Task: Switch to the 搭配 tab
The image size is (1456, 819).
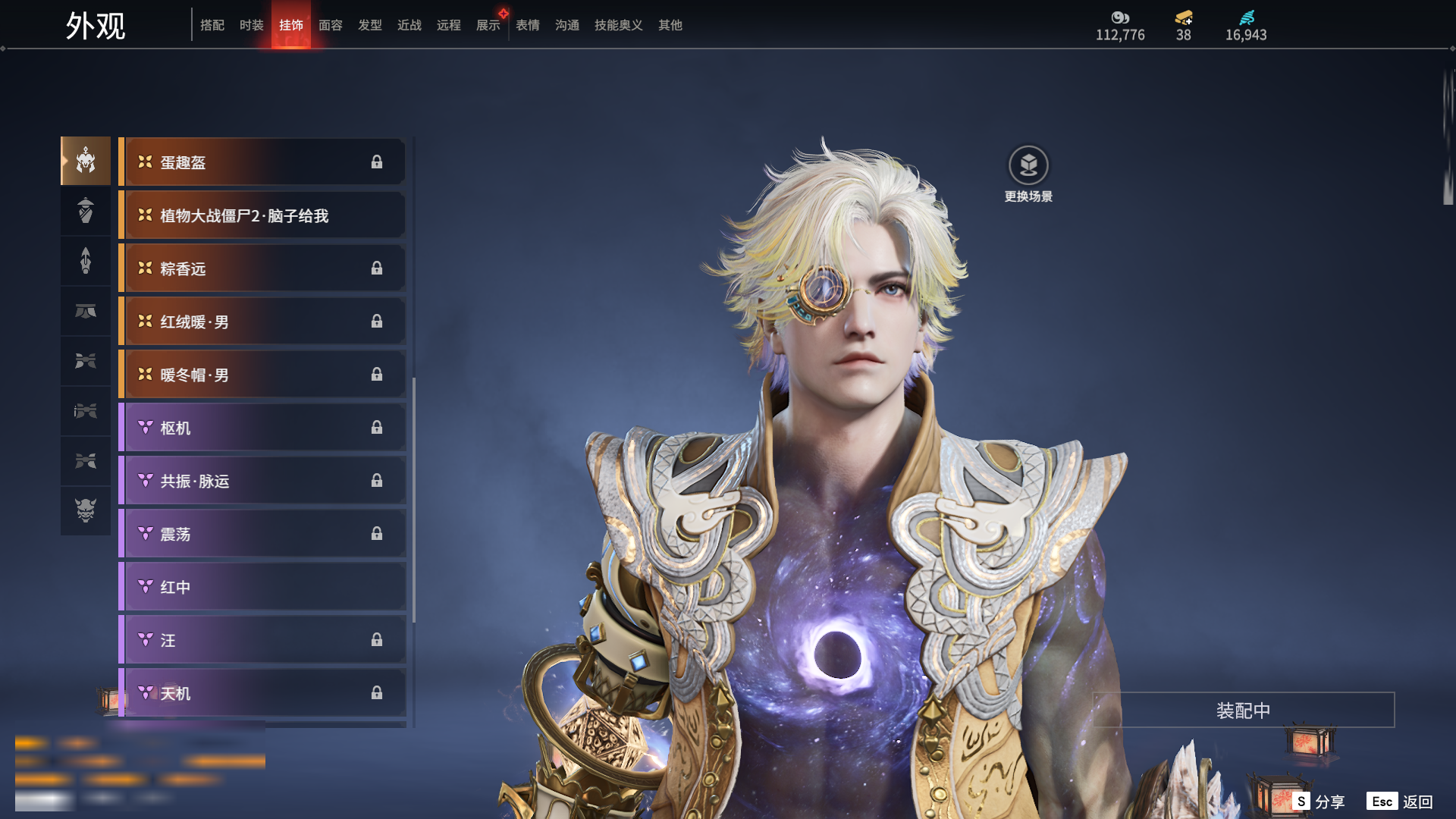Action: click(x=212, y=25)
